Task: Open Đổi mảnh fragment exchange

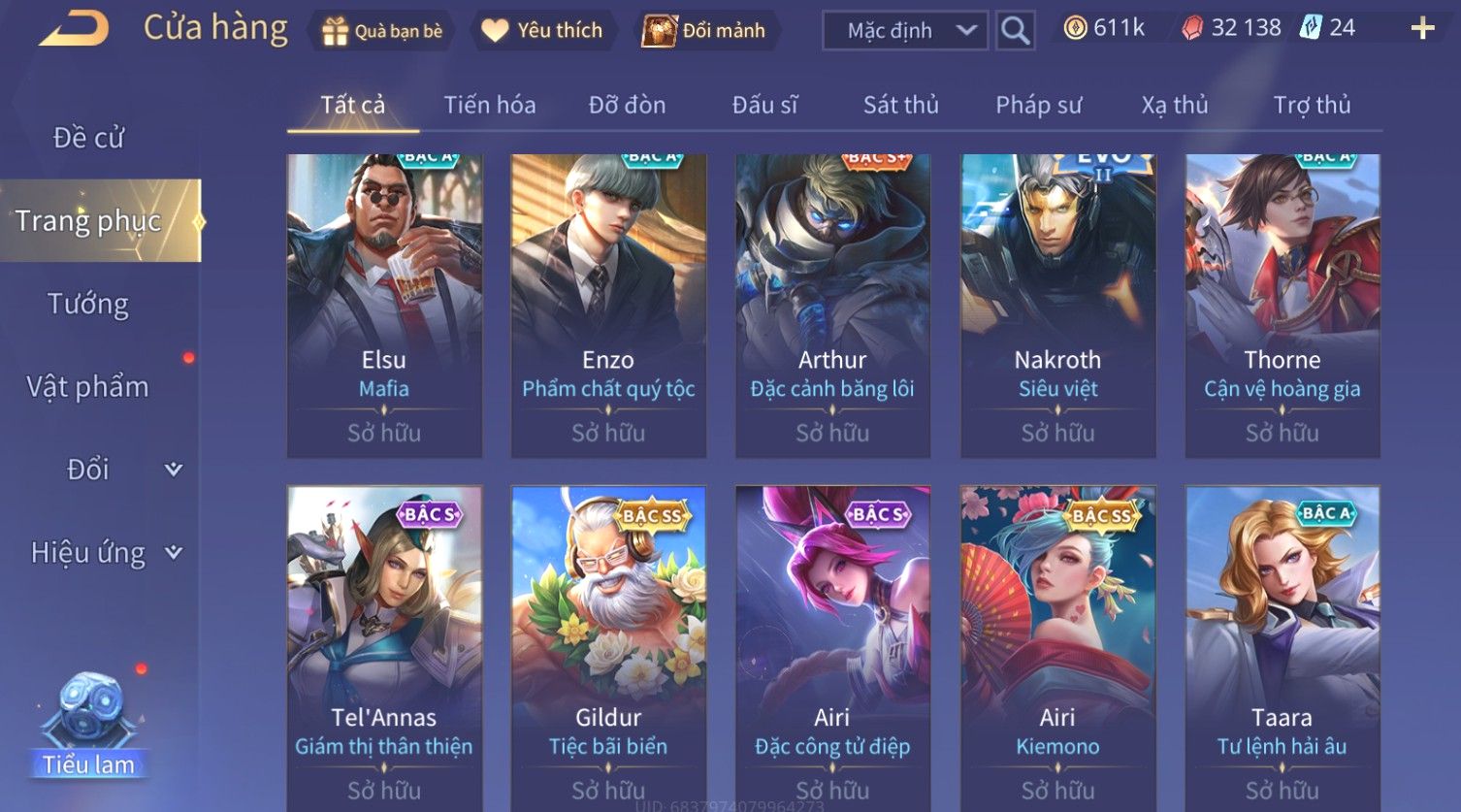Action: 705,31
